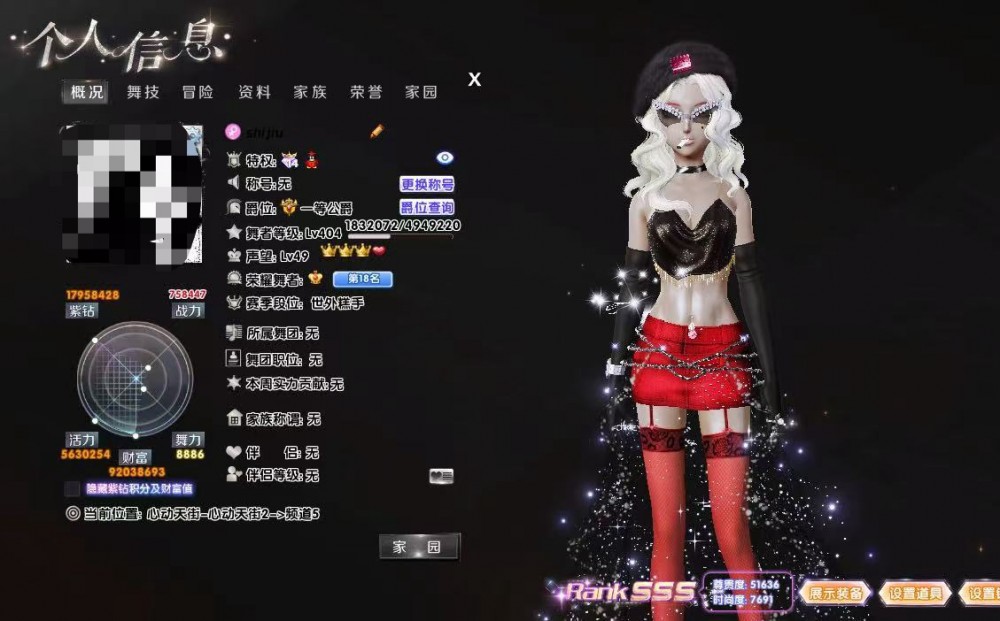Viewport: 1000px width, 621px height.
Task: Click the pencil icon to edit name
Action: coord(377,131)
